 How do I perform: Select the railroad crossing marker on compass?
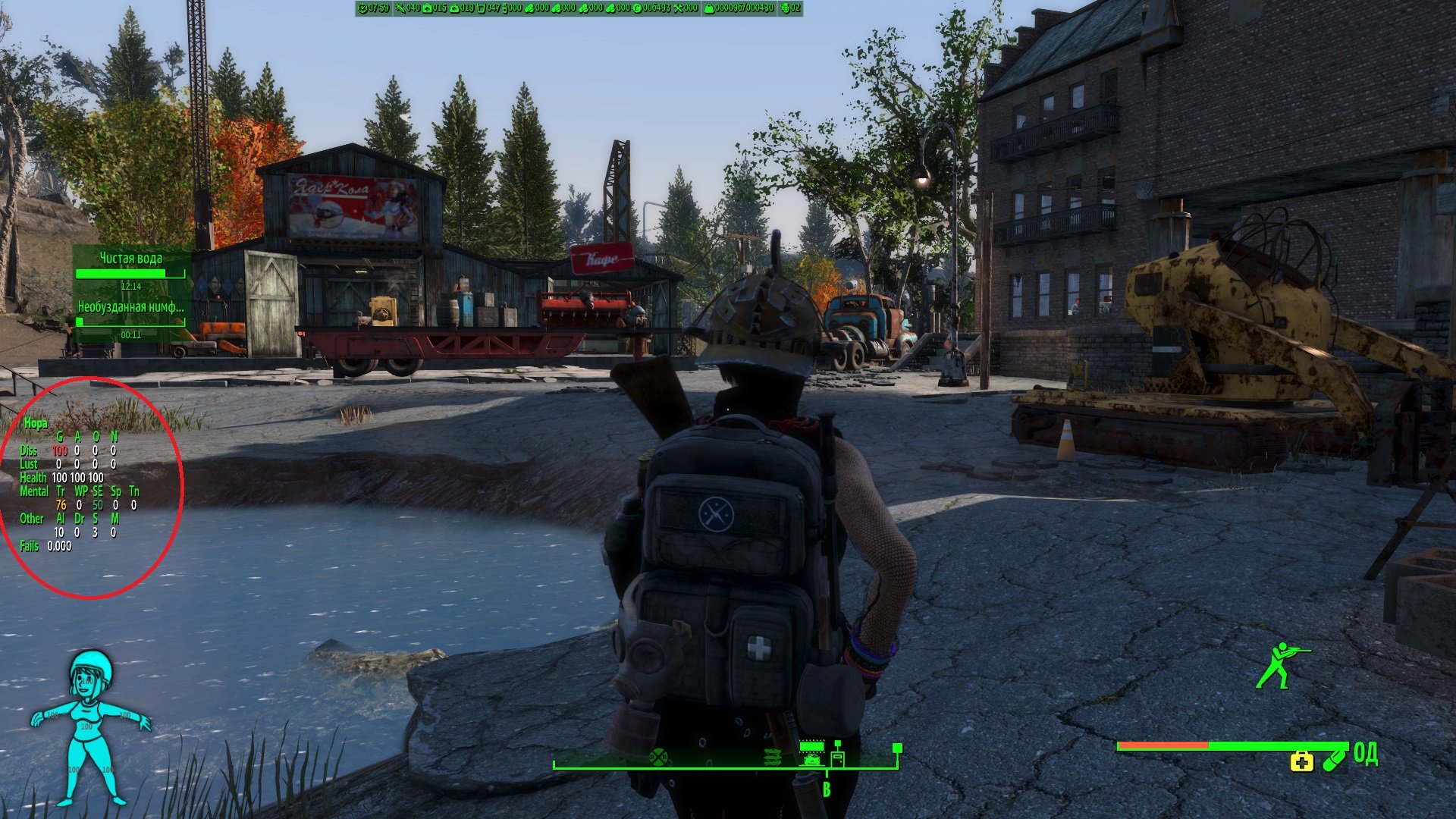(658, 756)
